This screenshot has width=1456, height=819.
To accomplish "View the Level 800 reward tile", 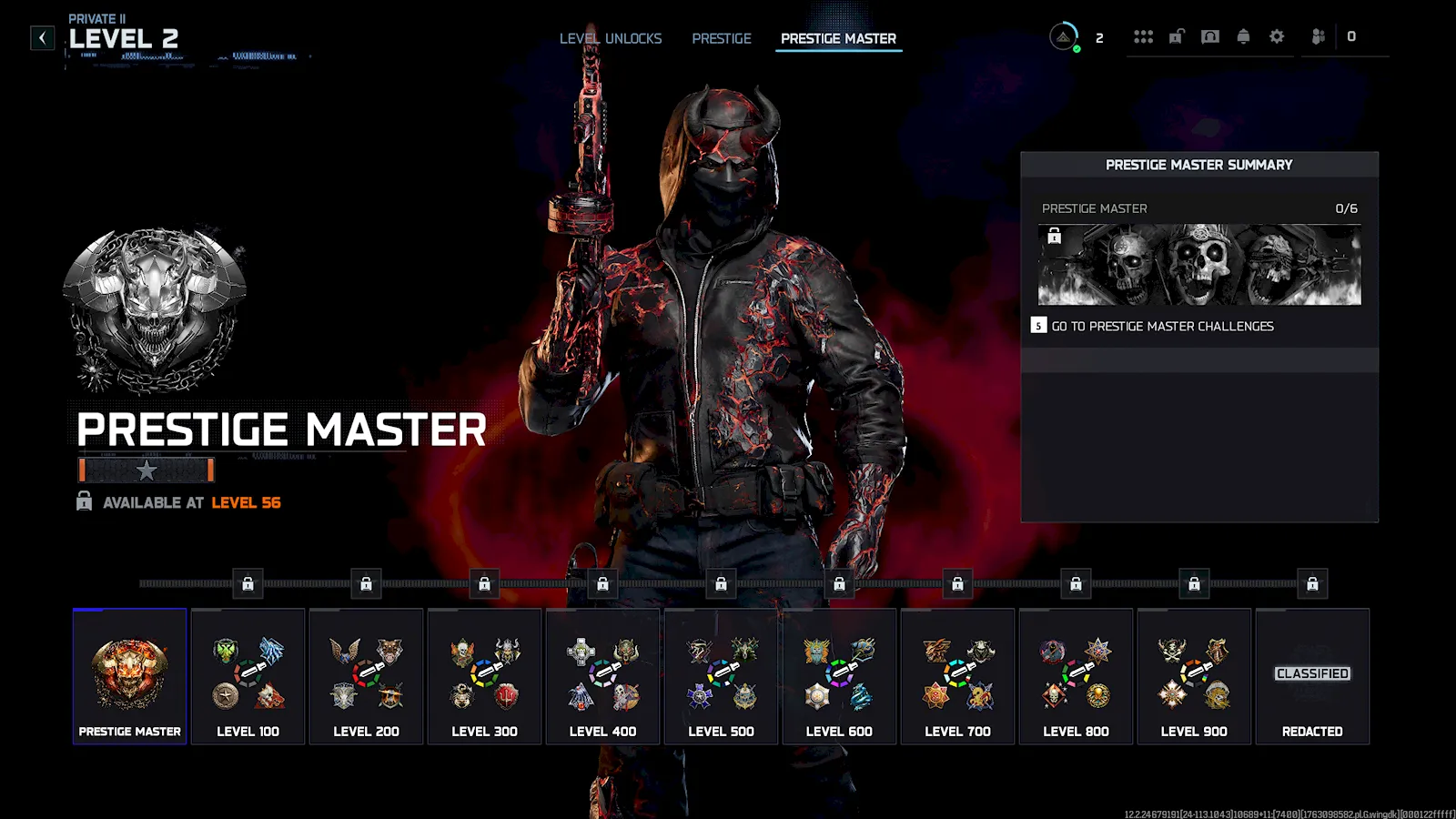I will [x=1076, y=676].
